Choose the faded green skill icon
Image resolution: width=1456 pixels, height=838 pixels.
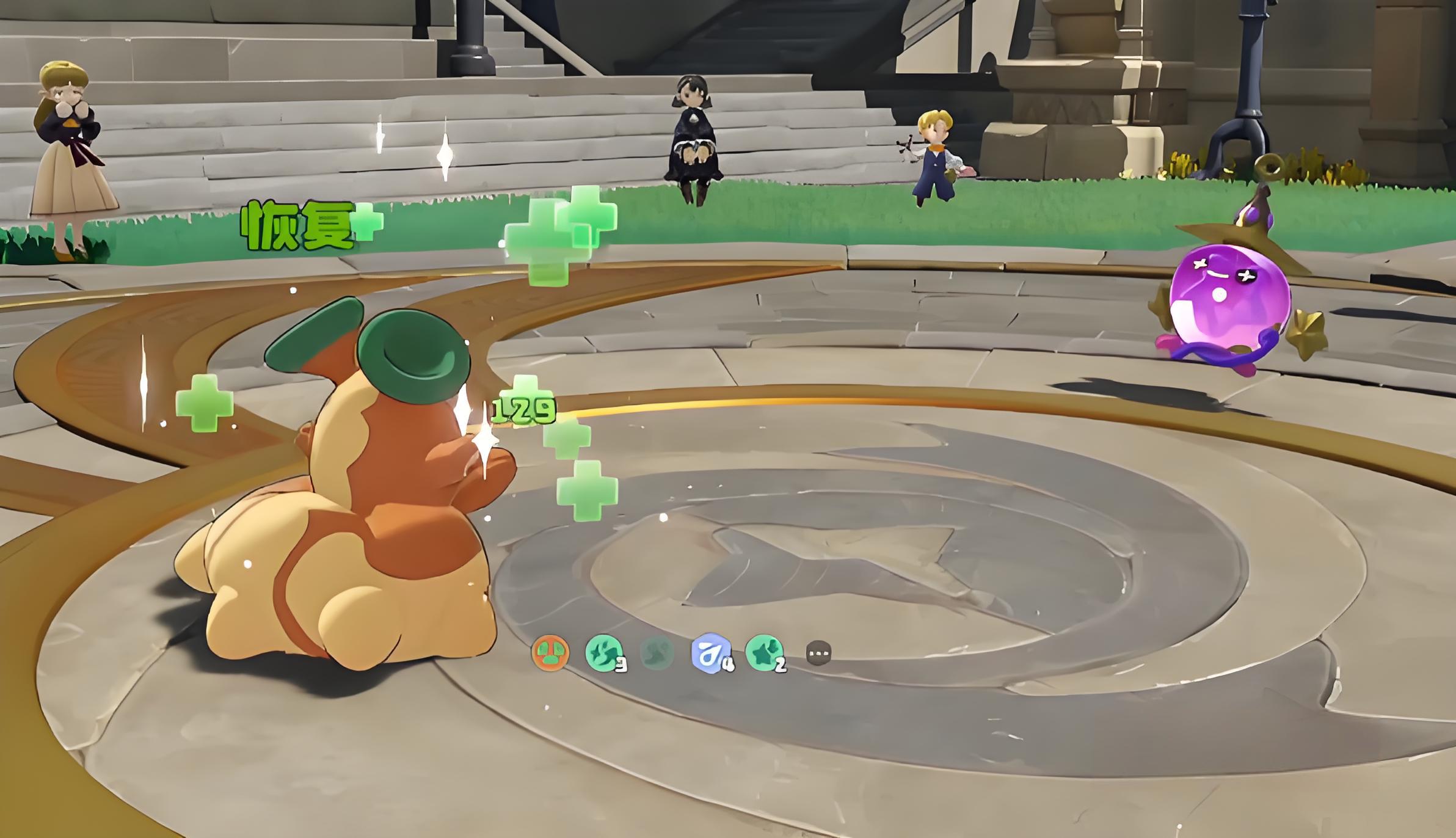click(657, 653)
